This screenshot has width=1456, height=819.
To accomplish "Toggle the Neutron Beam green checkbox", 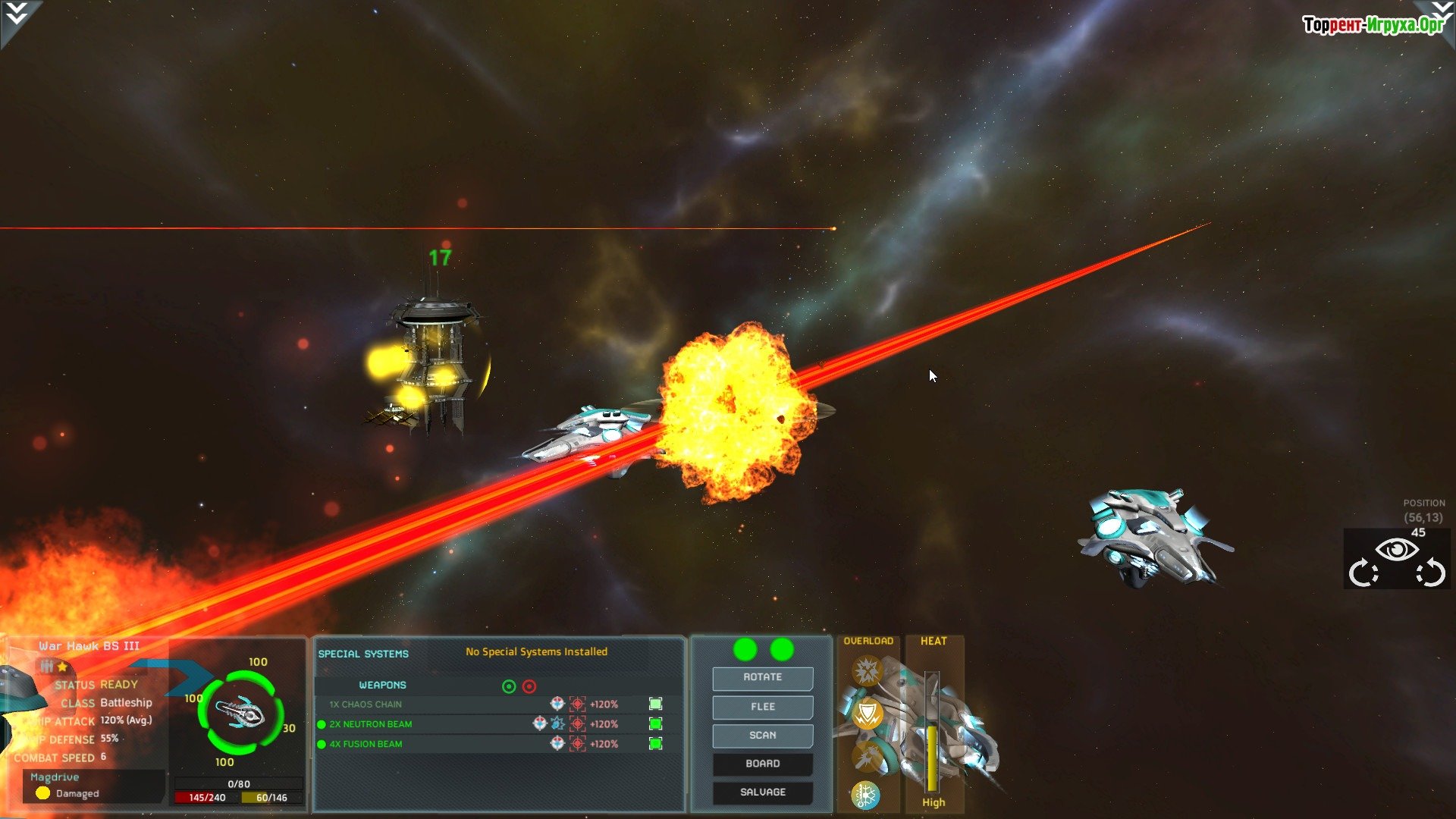I will (x=656, y=724).
